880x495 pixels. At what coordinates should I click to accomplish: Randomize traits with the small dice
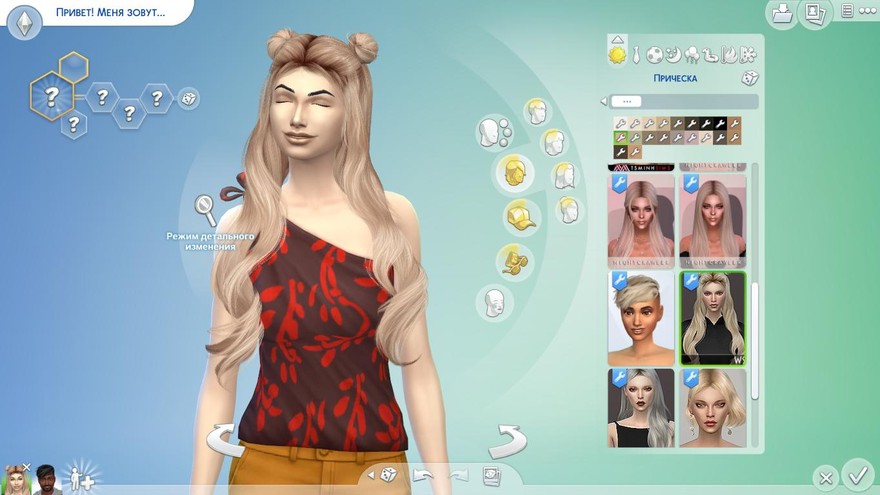[187, 98]
